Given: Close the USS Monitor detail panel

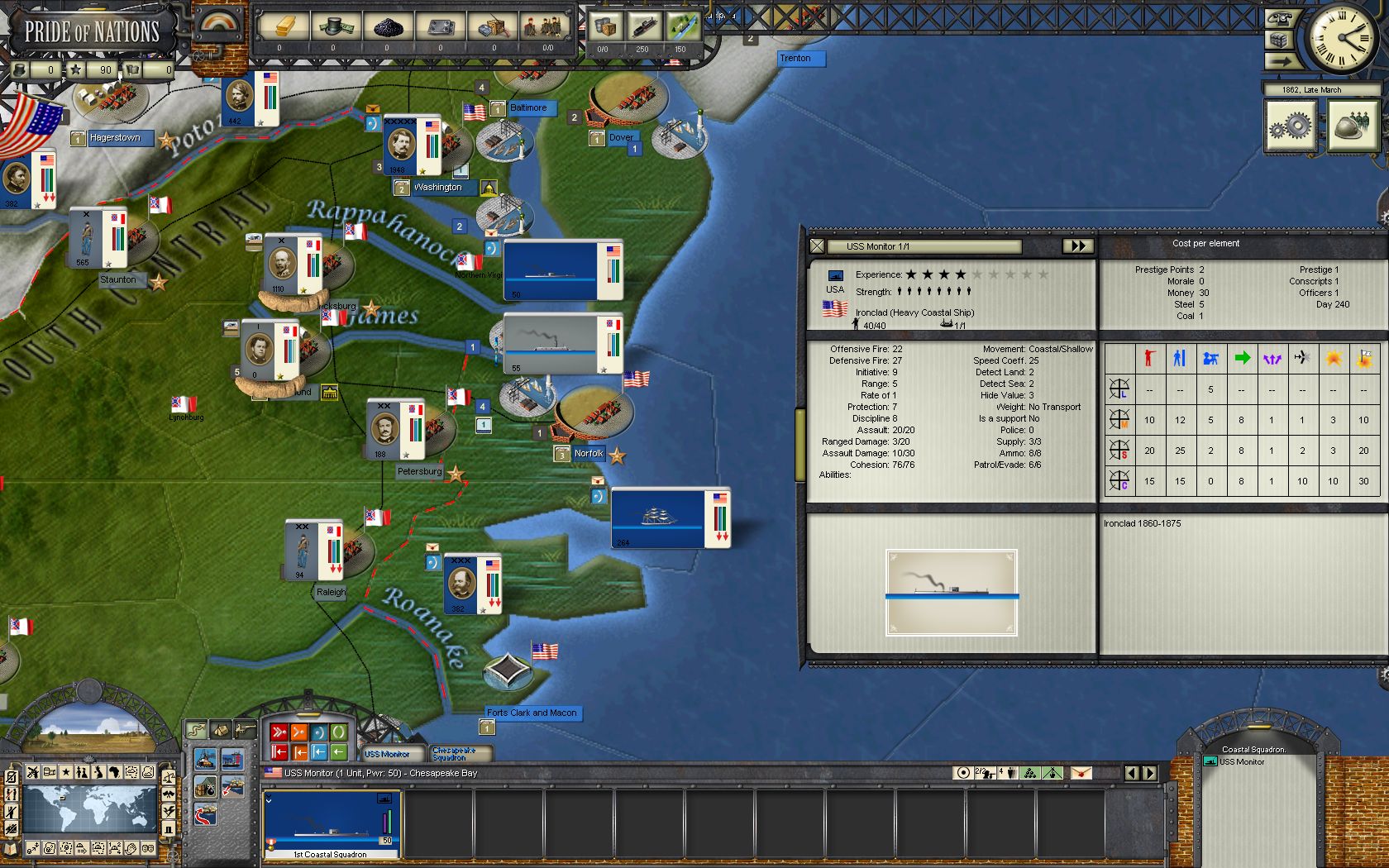Looking at the screenshot, I should 817,246.
